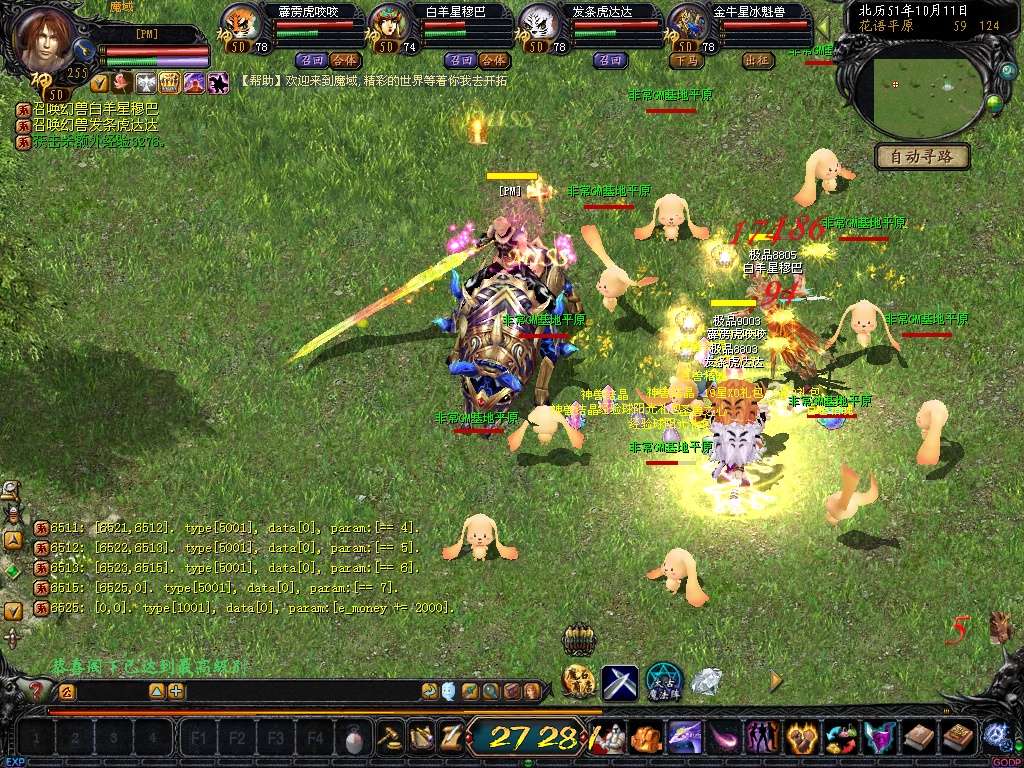Select the white diamond crystal icon

pos(707,682)
